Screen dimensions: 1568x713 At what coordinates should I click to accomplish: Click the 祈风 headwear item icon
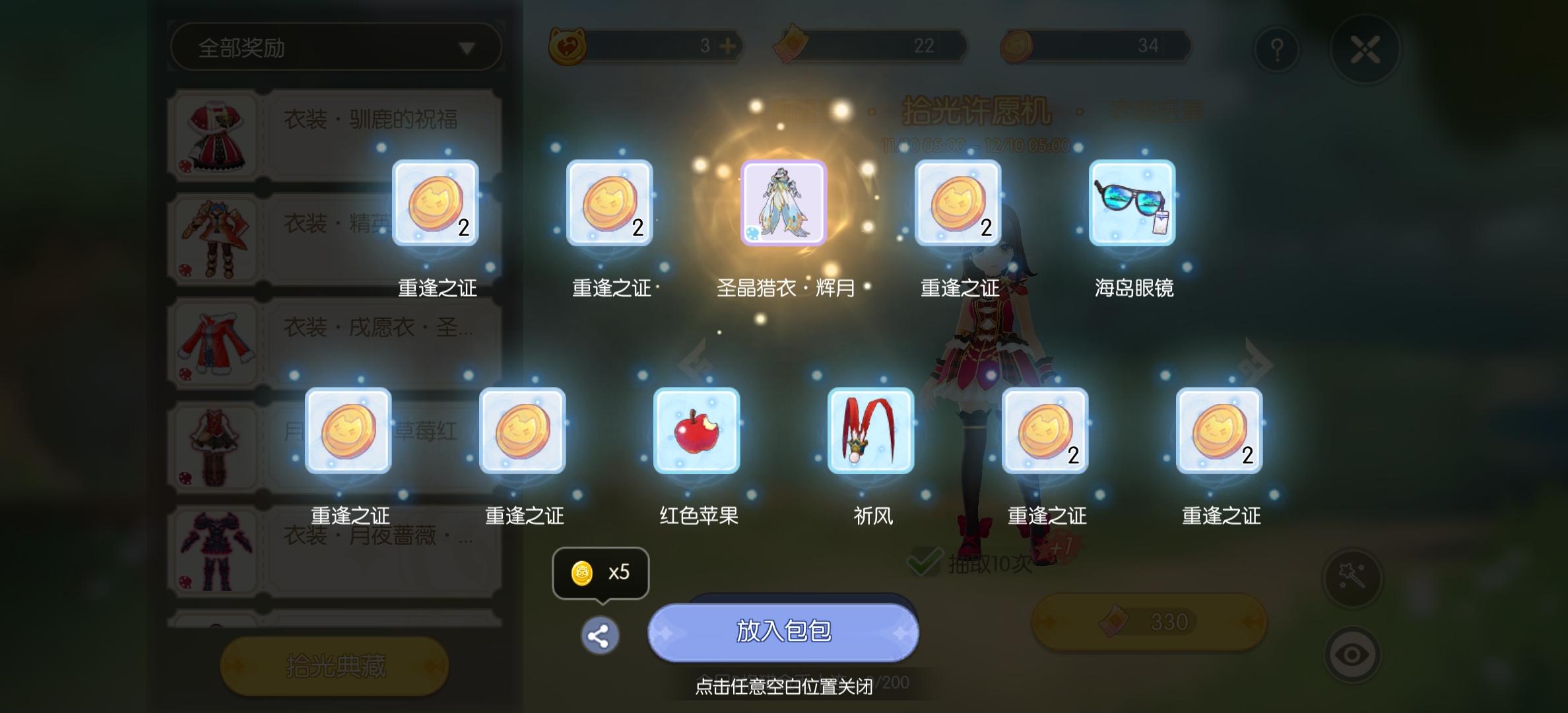(x=870, y=430)
